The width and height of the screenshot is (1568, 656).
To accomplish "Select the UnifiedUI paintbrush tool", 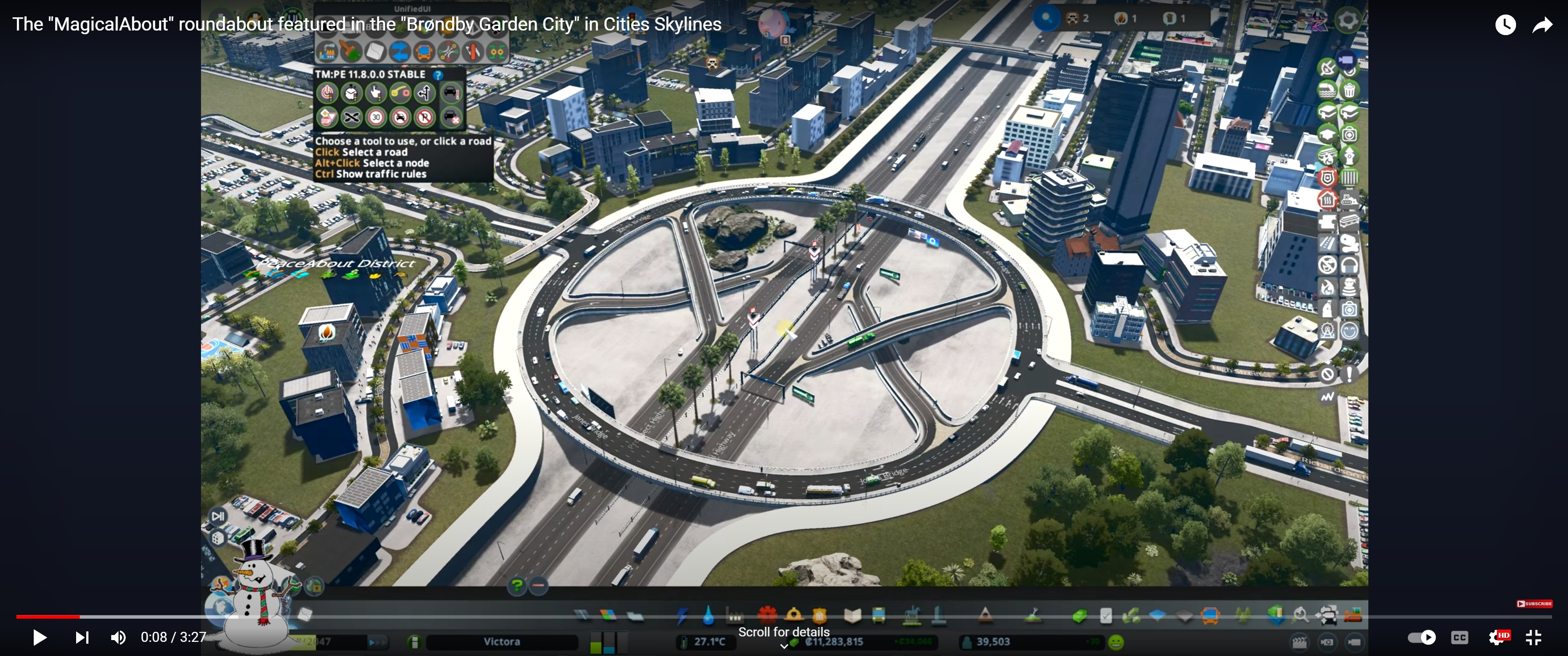I will tap(351, 52).
